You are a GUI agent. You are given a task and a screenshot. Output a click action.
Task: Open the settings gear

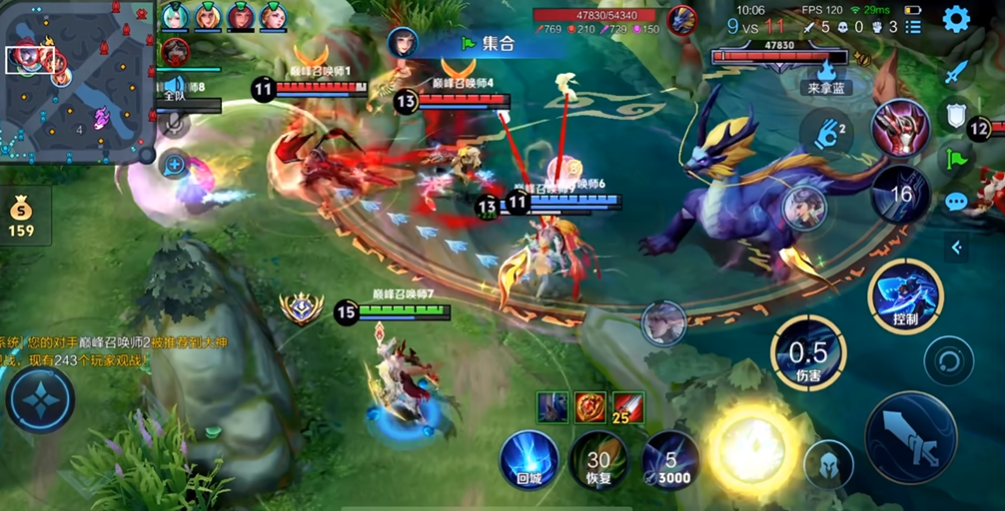(956, 19)
